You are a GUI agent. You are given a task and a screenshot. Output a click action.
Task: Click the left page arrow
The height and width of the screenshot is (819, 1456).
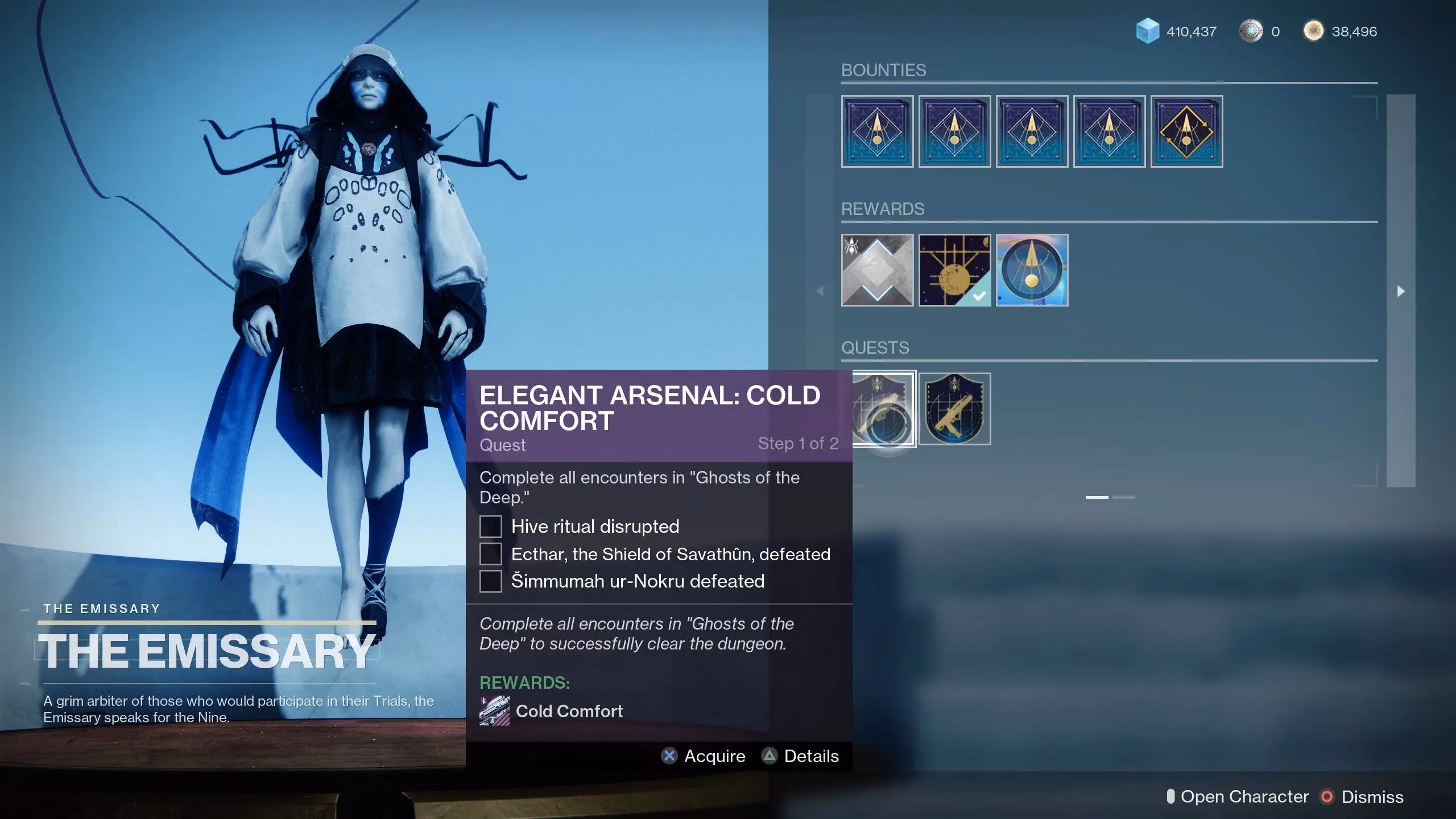pyautogui.click(x=820, y=291)
